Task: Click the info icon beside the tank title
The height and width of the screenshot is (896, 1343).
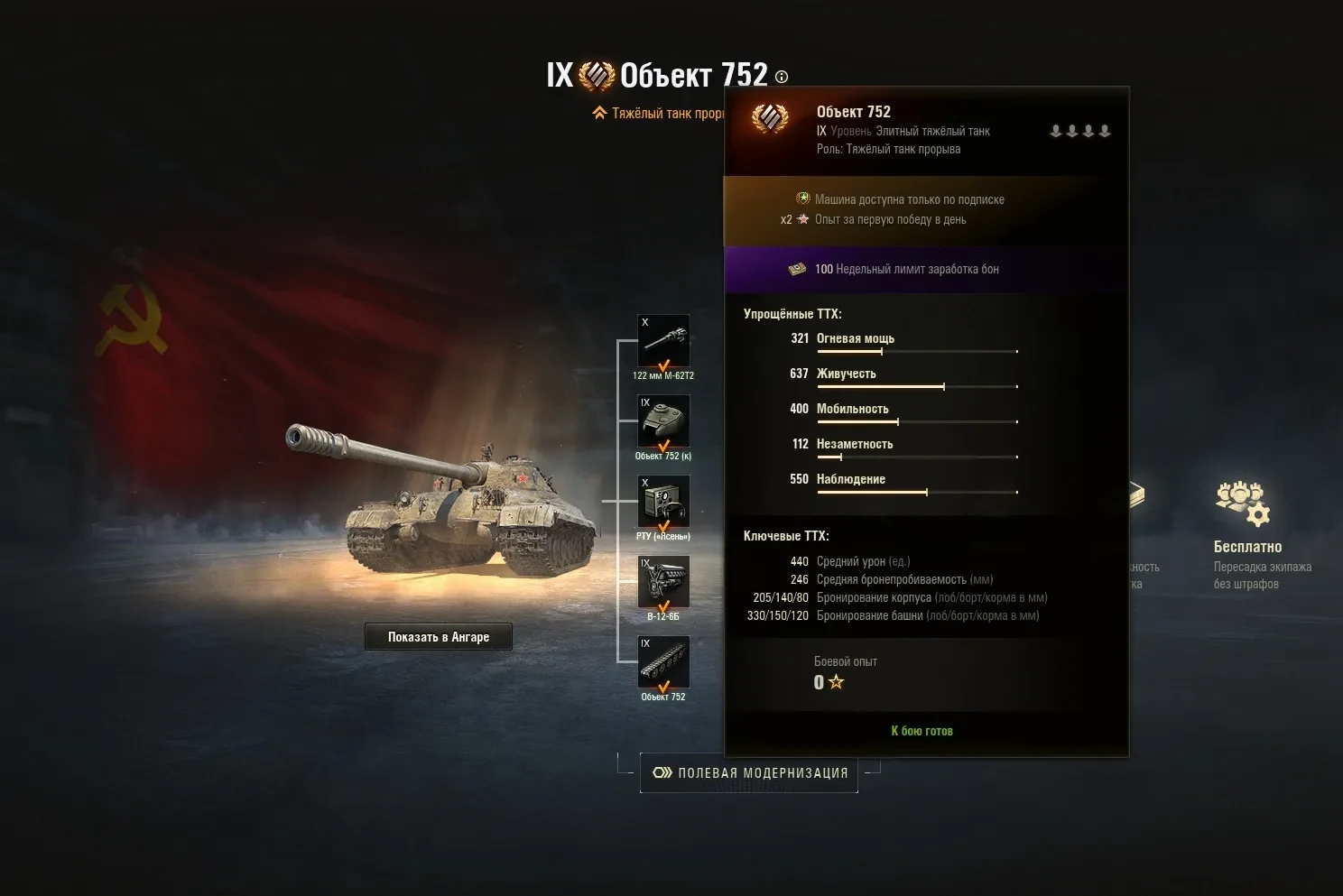Action: [782, 78]
